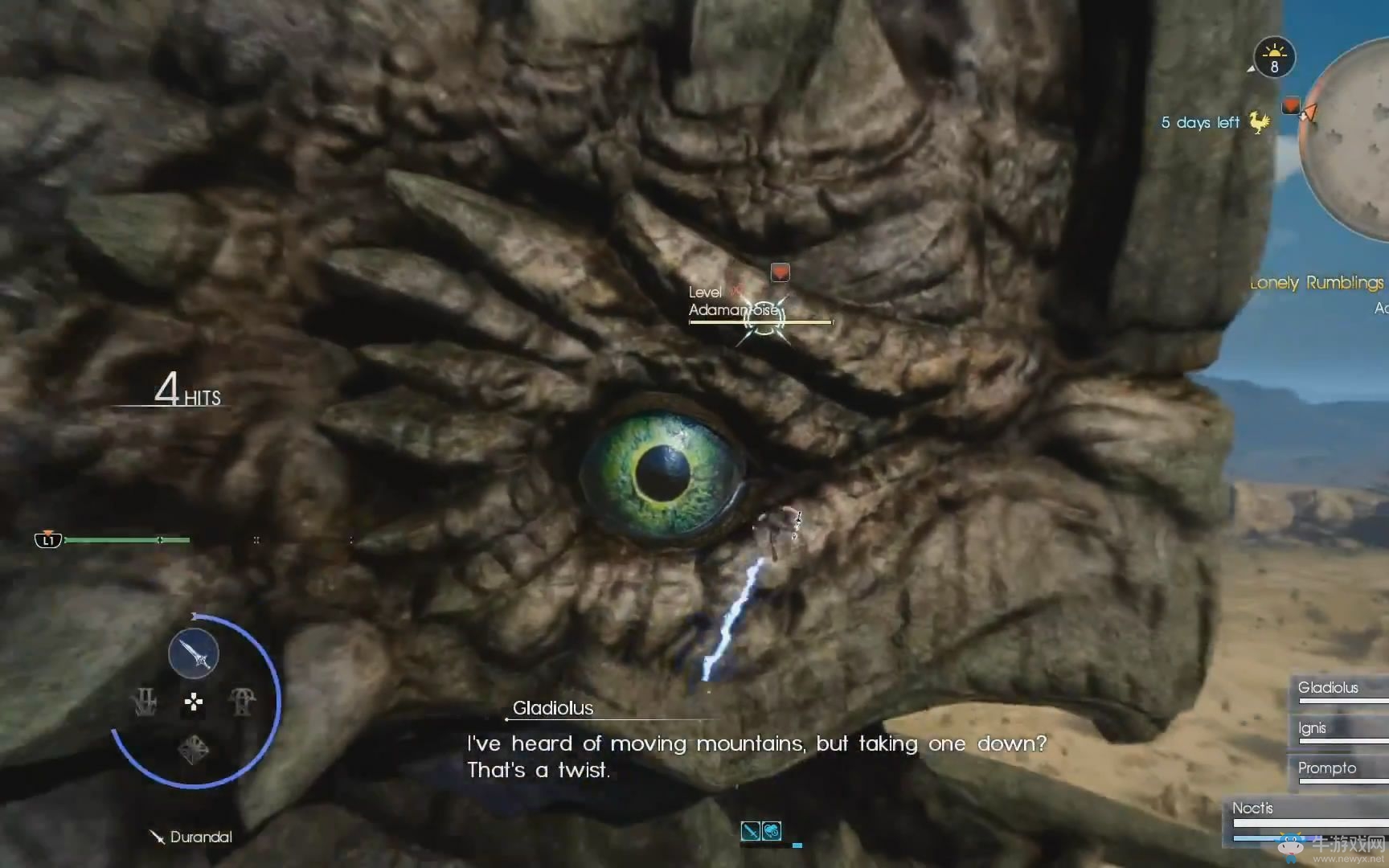Switch to the left weapon wheel slot

pyautogui.click(x=145, y=702)
